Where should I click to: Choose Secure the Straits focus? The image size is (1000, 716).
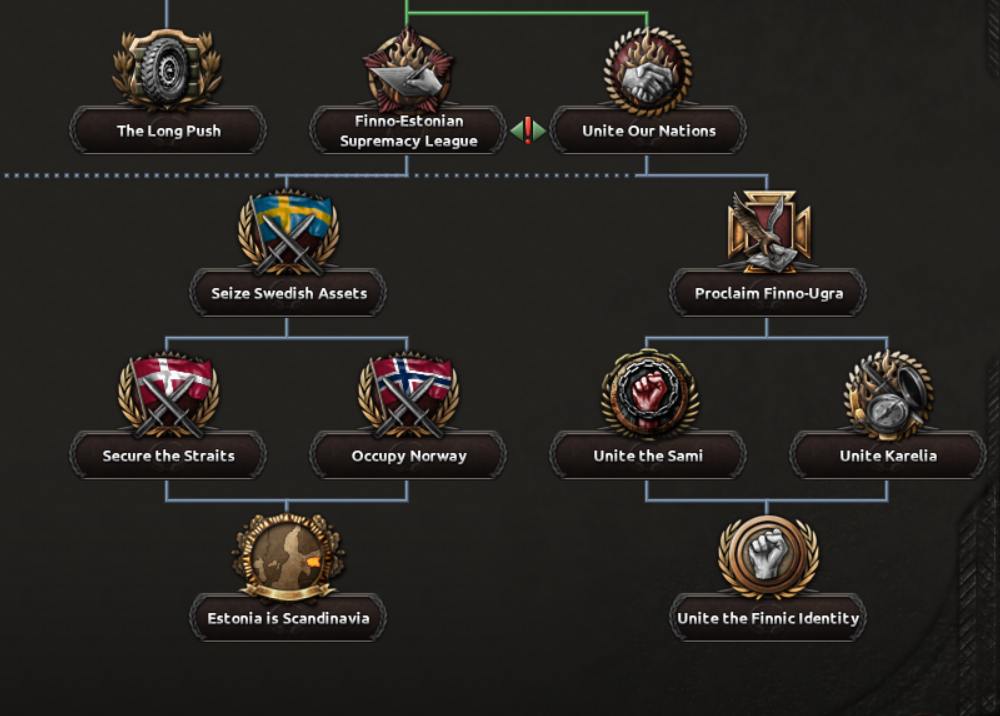(168, 456)
